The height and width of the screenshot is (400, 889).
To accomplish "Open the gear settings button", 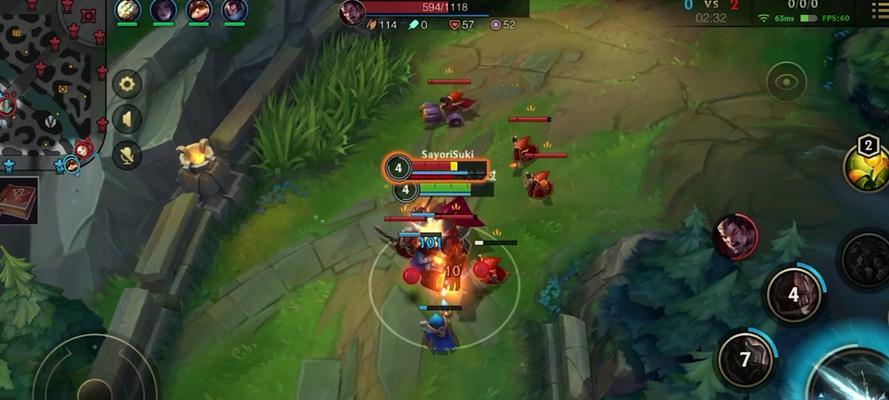I will coord(127,84).
